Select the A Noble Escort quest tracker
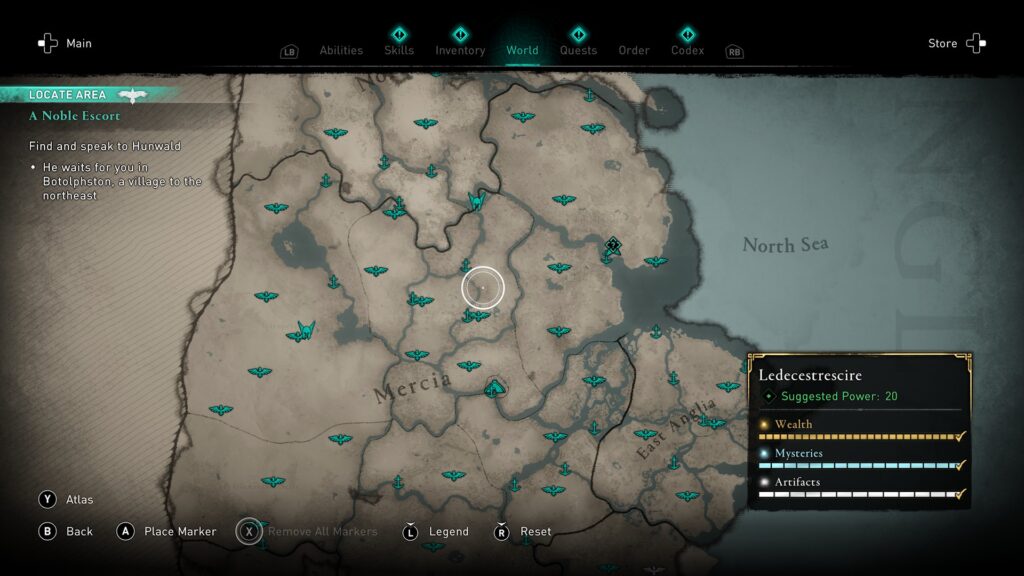The image size is (1024, 576). click(75, 116)
